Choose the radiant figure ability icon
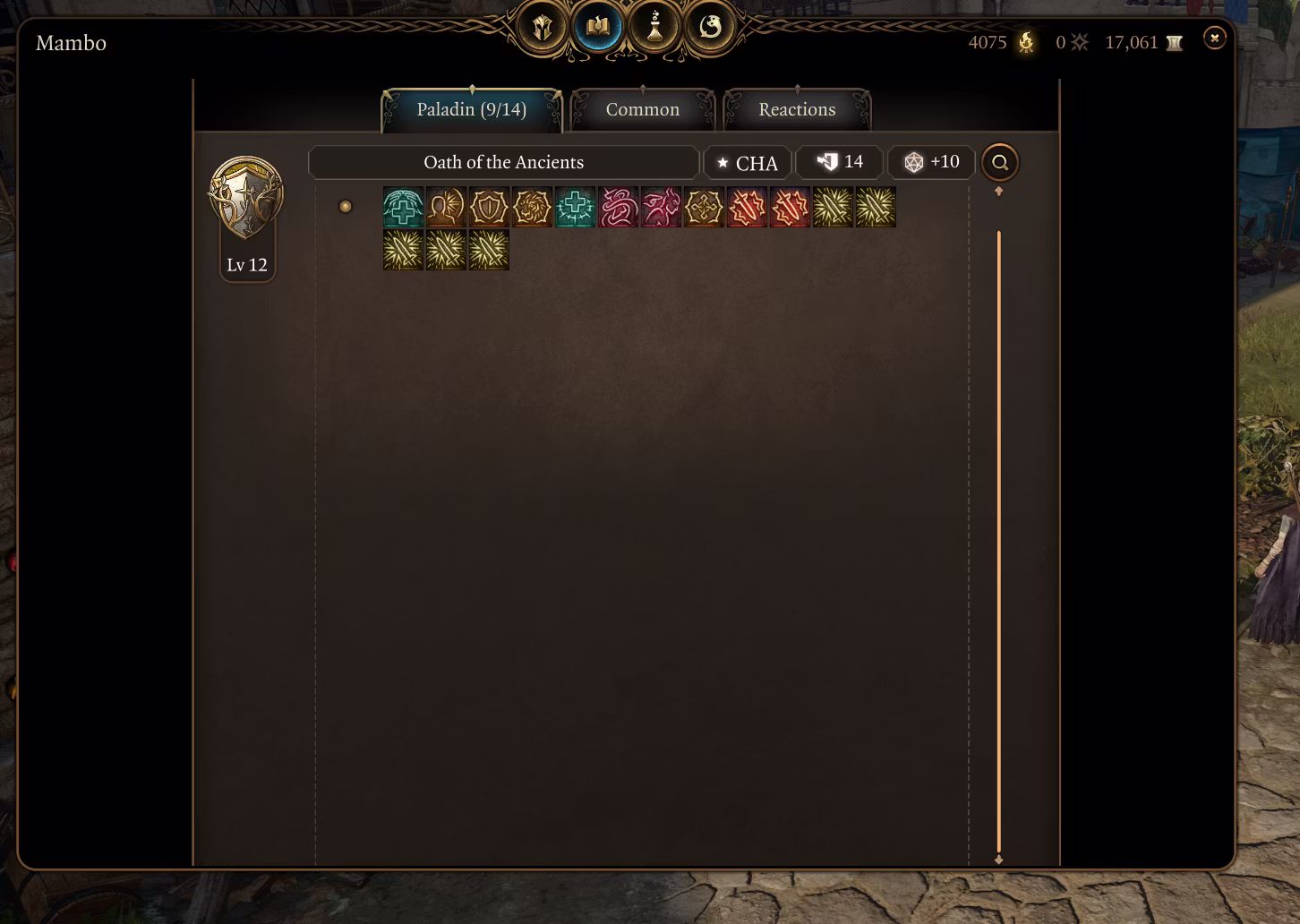Viewport: 1300px width, 924px height. tap(446, 208)
